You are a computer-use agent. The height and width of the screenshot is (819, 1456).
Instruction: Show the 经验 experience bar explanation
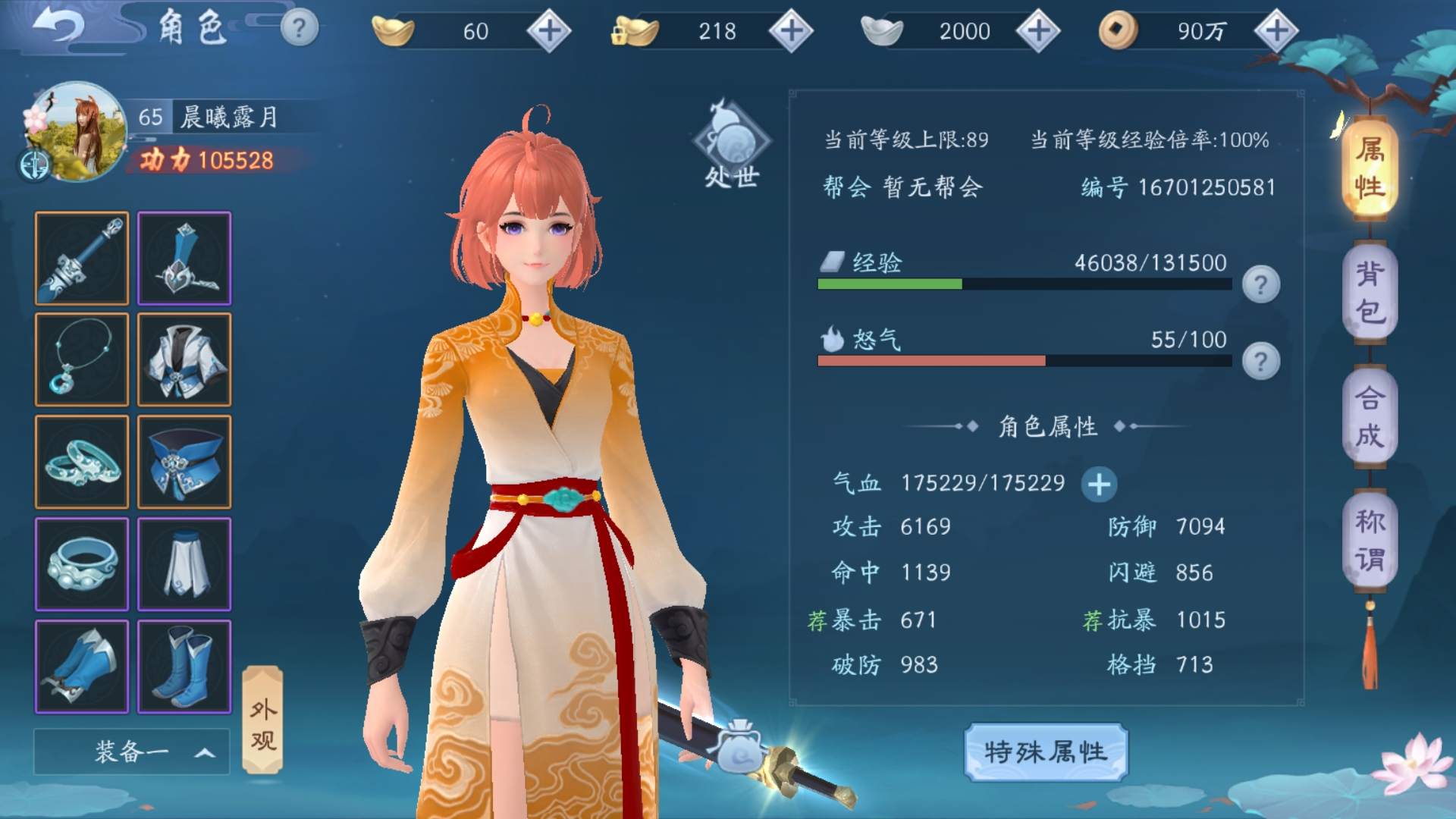tap(1260, 284)
